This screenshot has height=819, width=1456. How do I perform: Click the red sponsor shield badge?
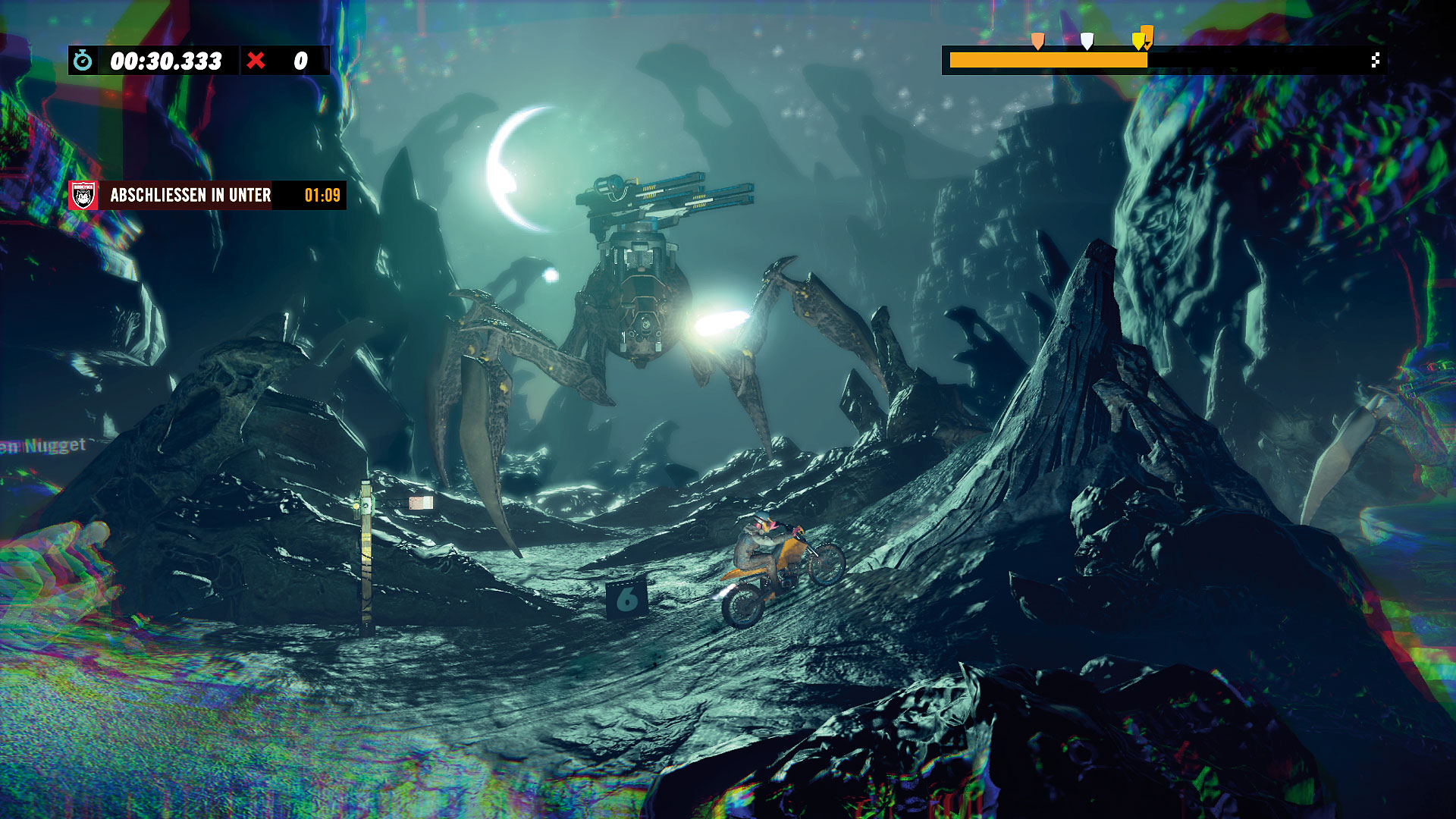pyautogui.click(x=83, y=196)
